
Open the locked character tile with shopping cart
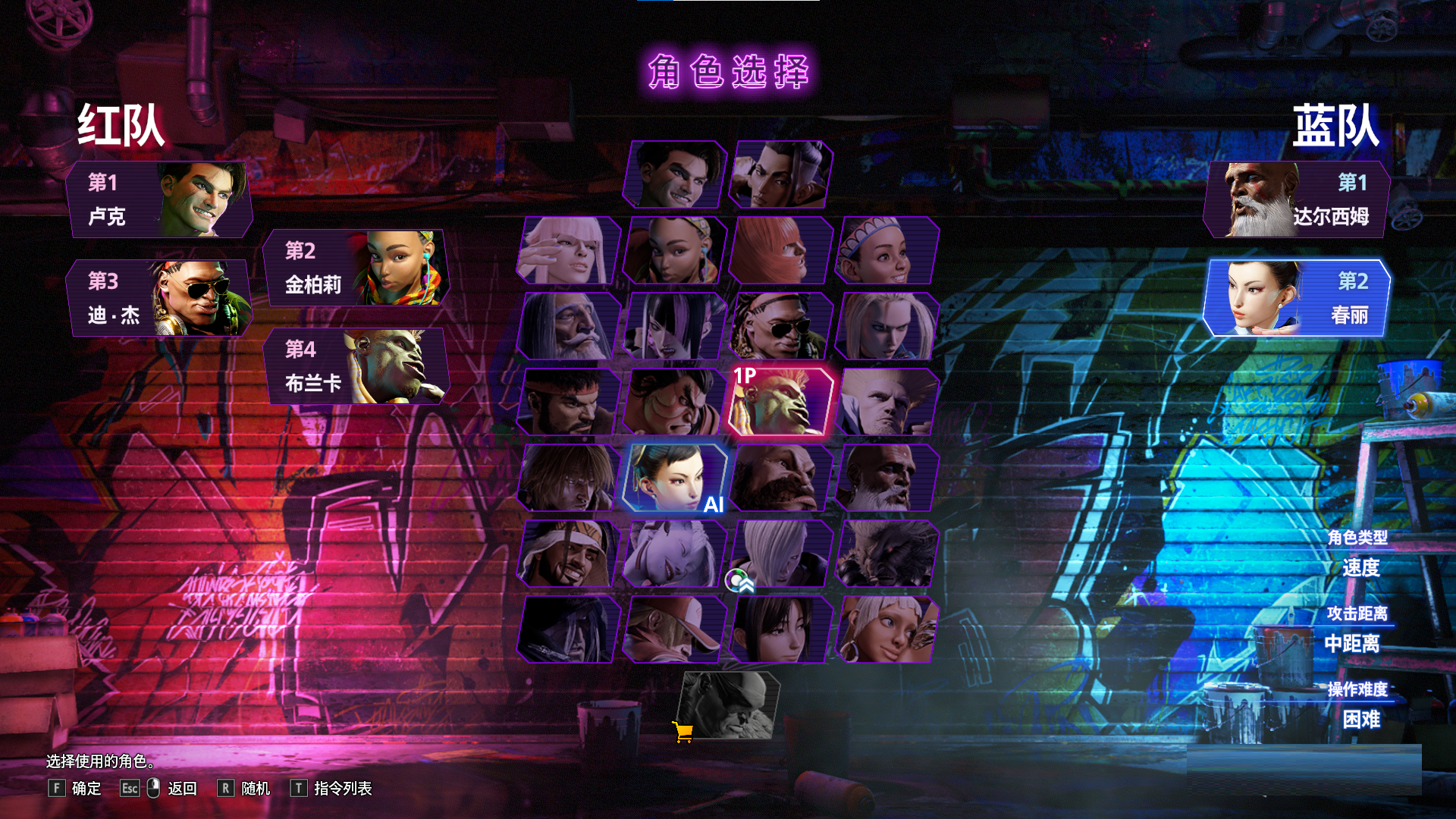(x=728, y=705)
